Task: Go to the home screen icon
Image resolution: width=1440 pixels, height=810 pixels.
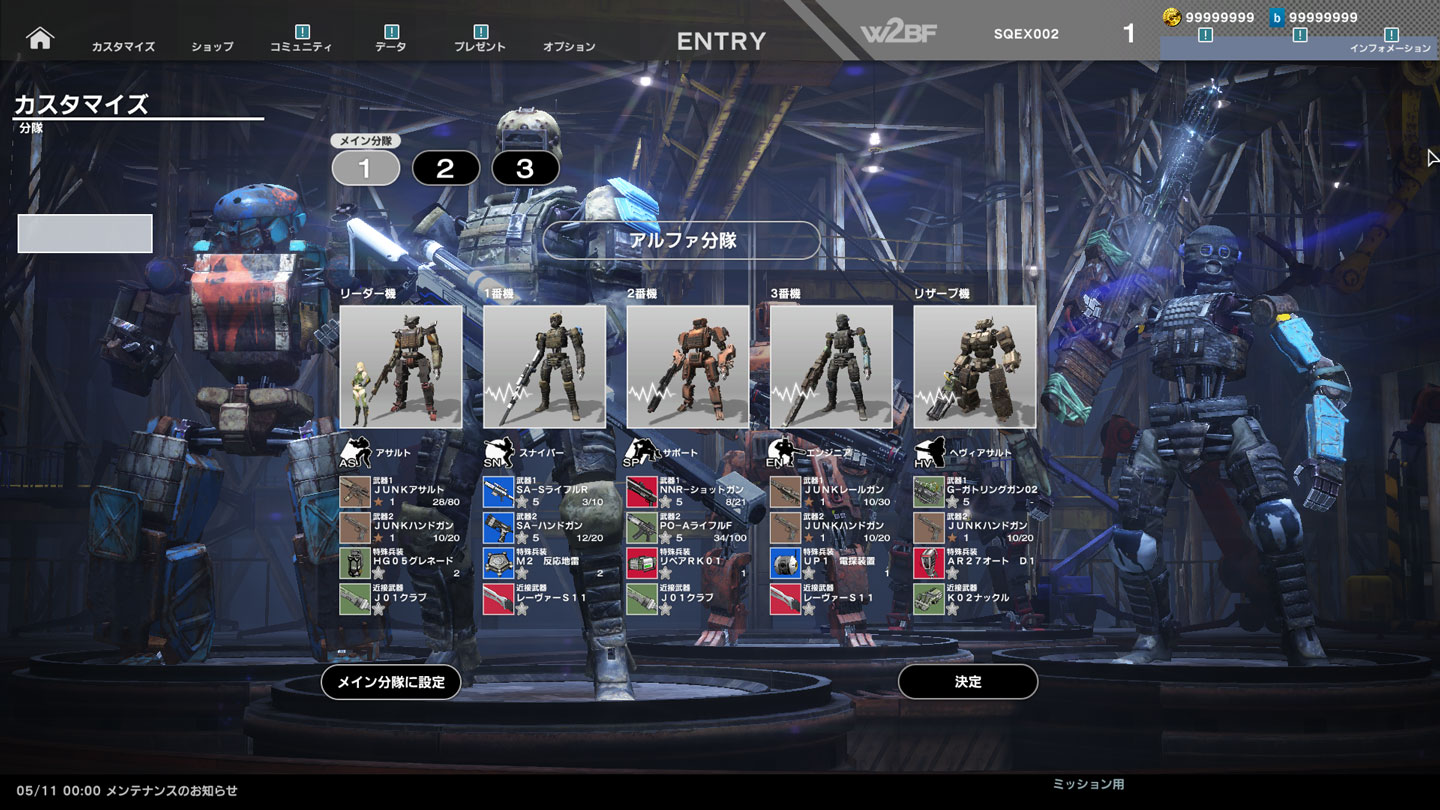Action: tap(40, 38)
